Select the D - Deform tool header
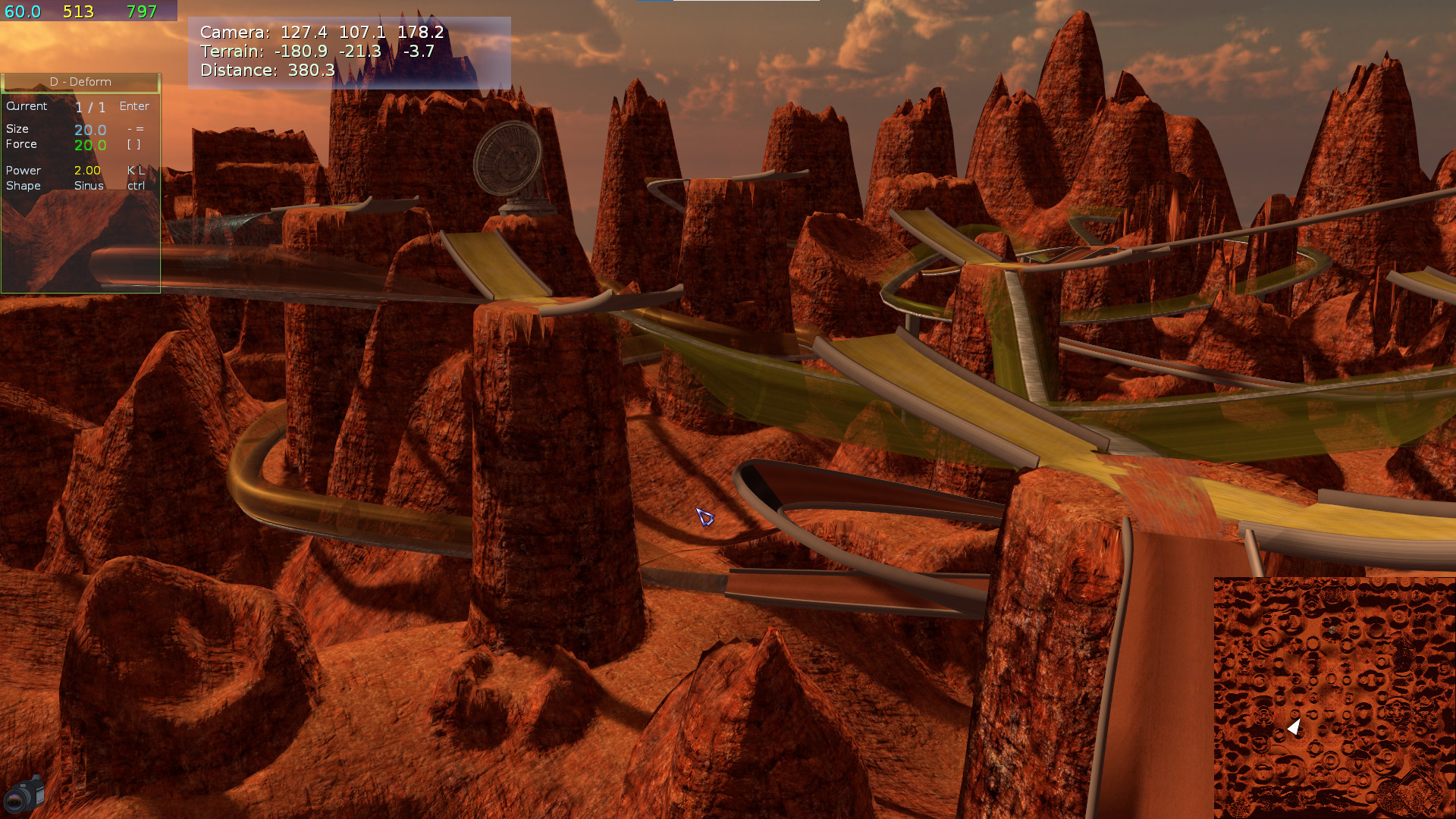 (80, 82)
